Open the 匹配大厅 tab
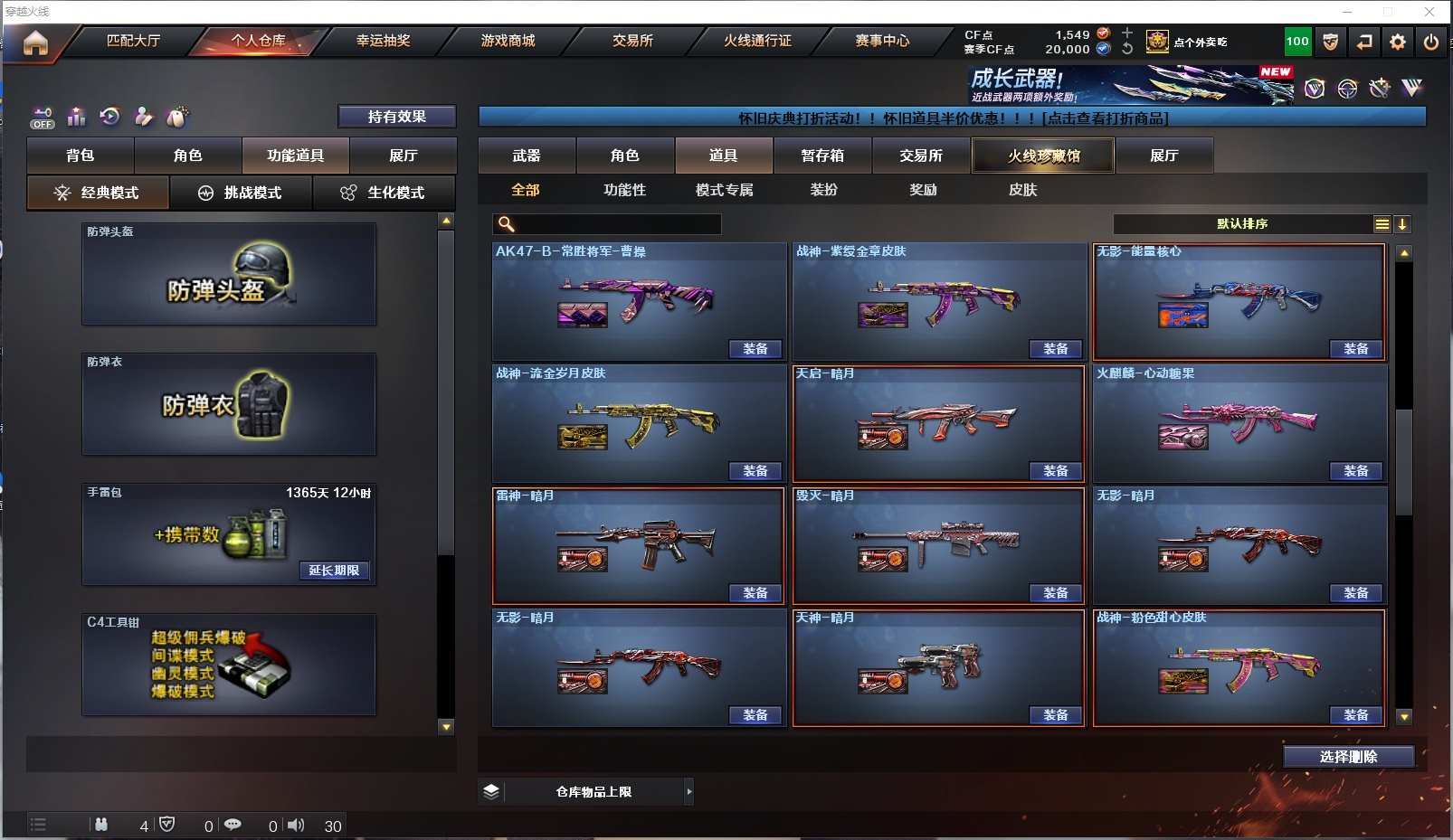The height and width of the screenshot is (840, 1453). [x=133, y=41]
